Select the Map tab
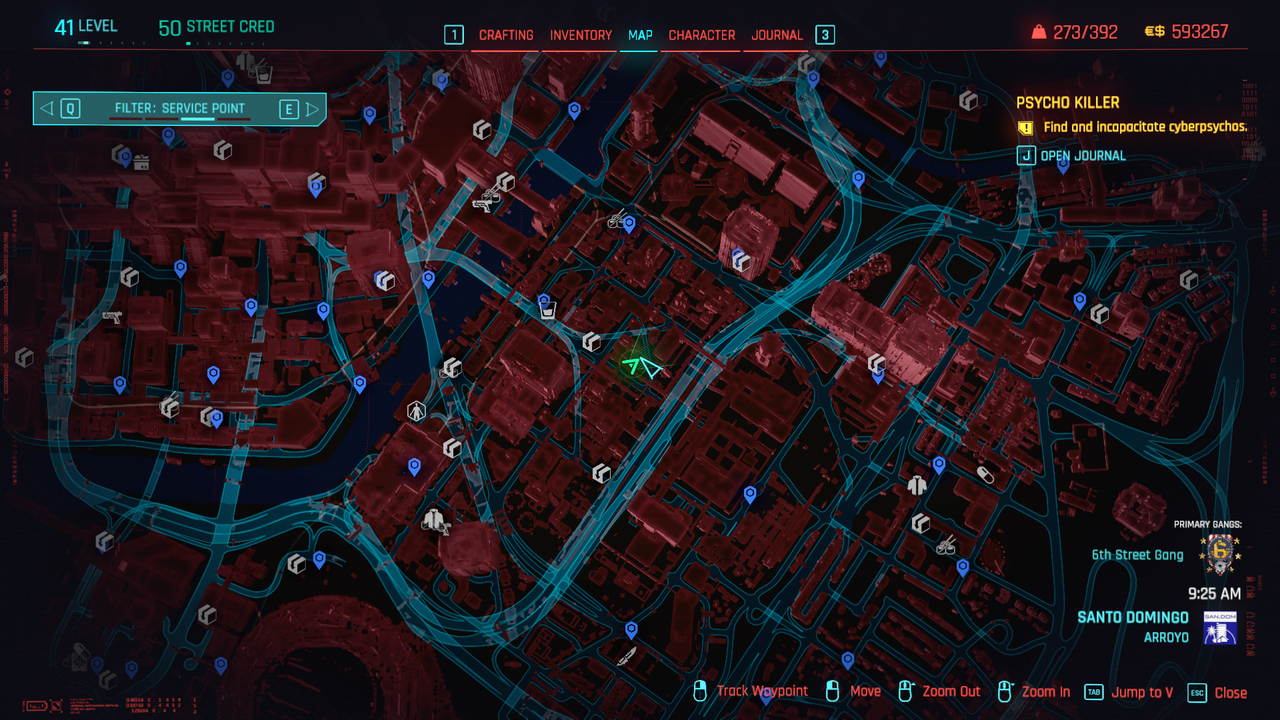This screenshot has width=1280, height=720. 640,35
